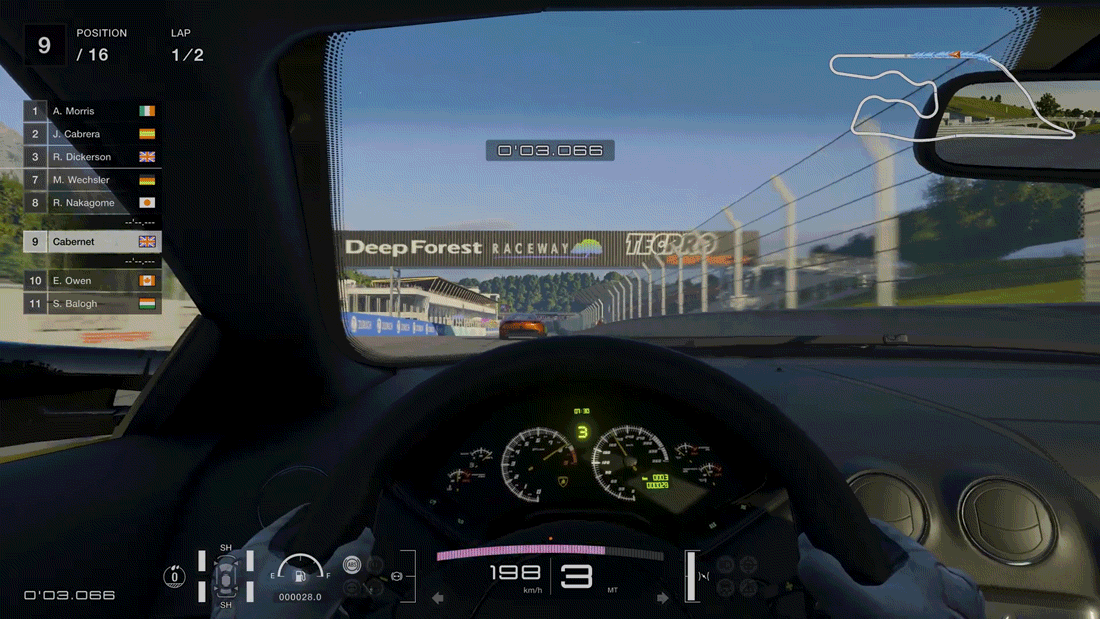The height and width of the screenshot is (619, 1100).
Task: Click the right turn arrow indicator
Action: pyautogui.click(x=662, y=598)
